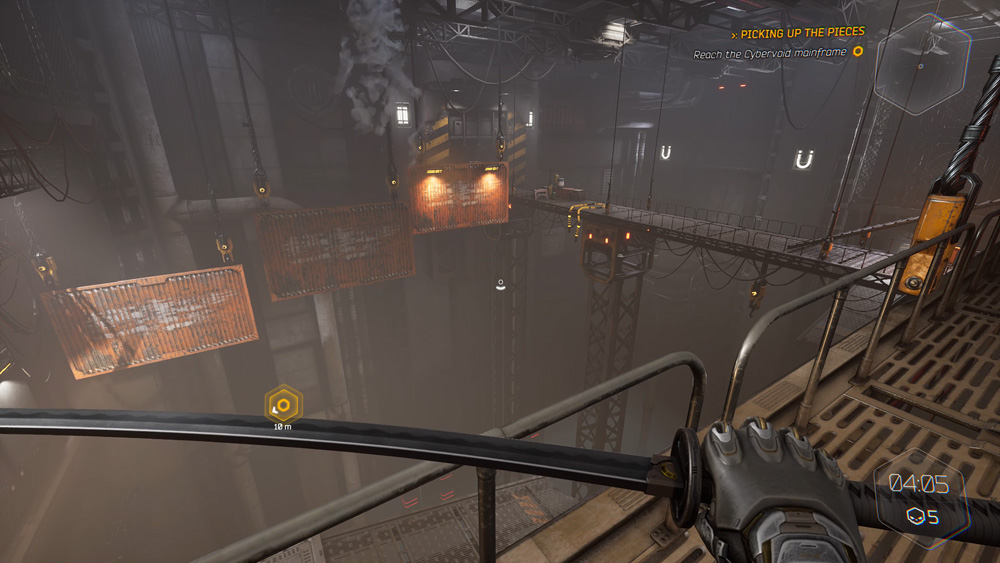Viewport: 1000px width, 563px height.
Task: Select the Picking Up The Pieces mission title
Action: pyautogui.click(x=802, y=33)
